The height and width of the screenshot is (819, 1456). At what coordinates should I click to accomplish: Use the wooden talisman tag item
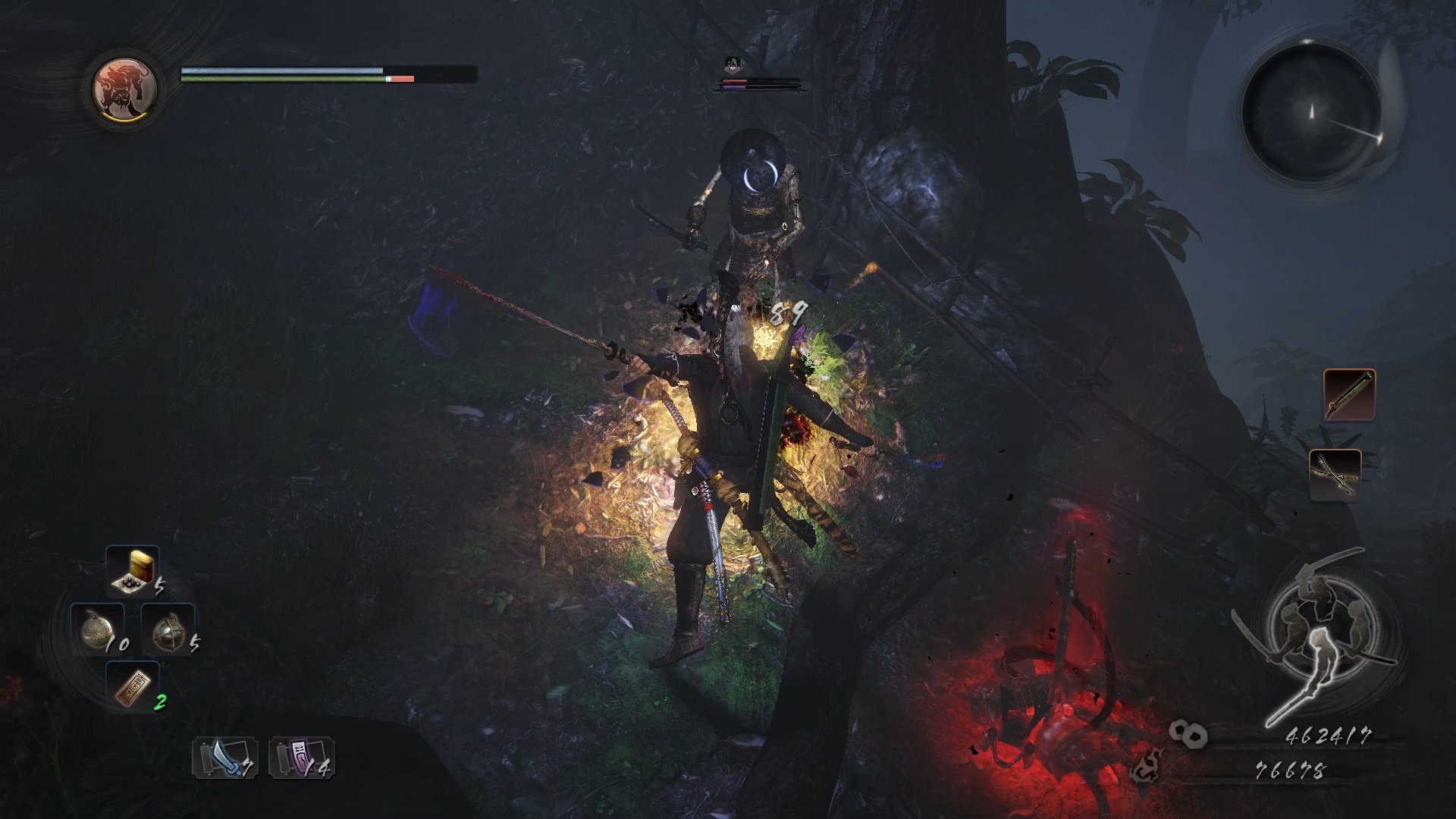(x=133, y=687)
